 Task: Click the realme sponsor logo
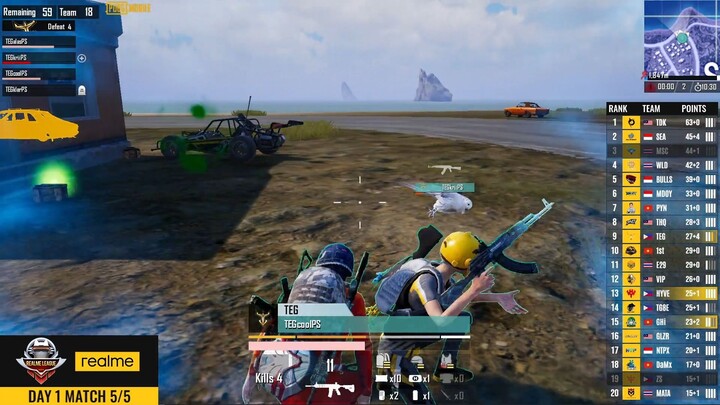(107, 361)
